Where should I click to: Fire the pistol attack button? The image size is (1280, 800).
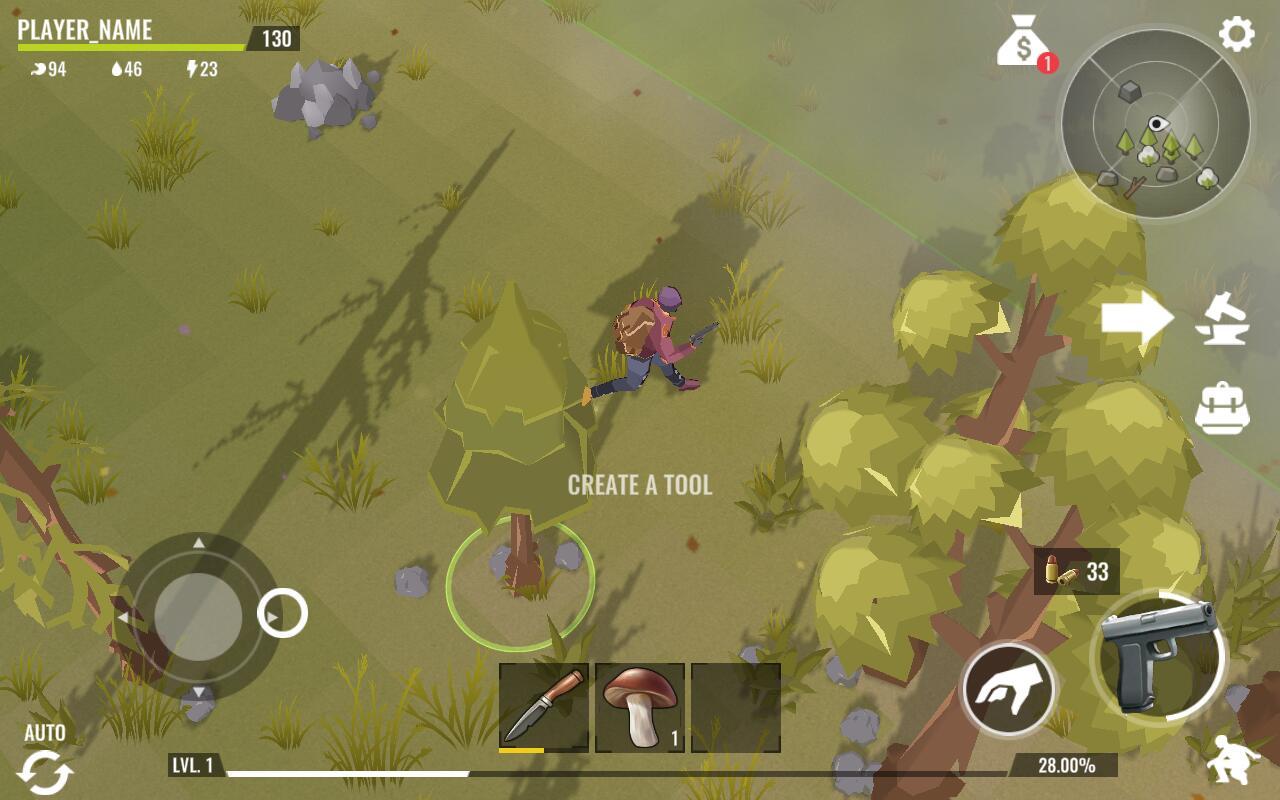(1158, 653)
